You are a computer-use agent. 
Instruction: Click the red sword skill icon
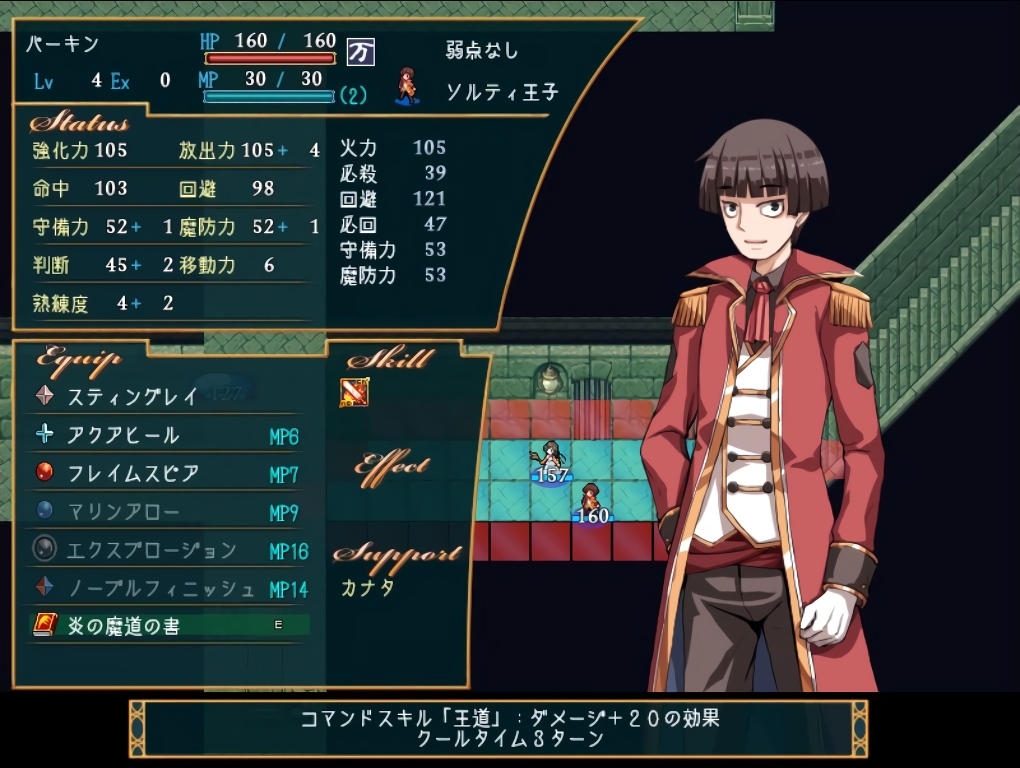[354, 393]
